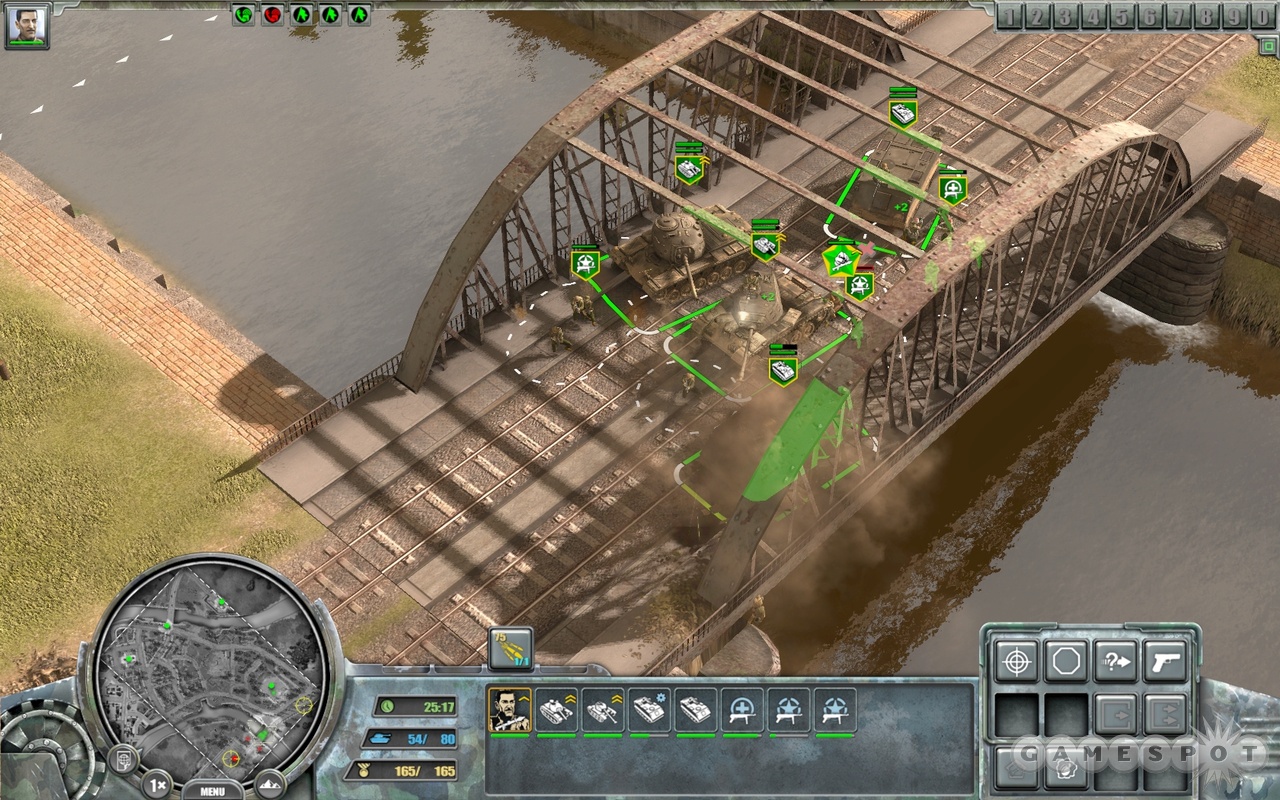This screenshot has height=800, width=1280.
Task: Open the MENU button below the minimap
Action: (212, 790)
